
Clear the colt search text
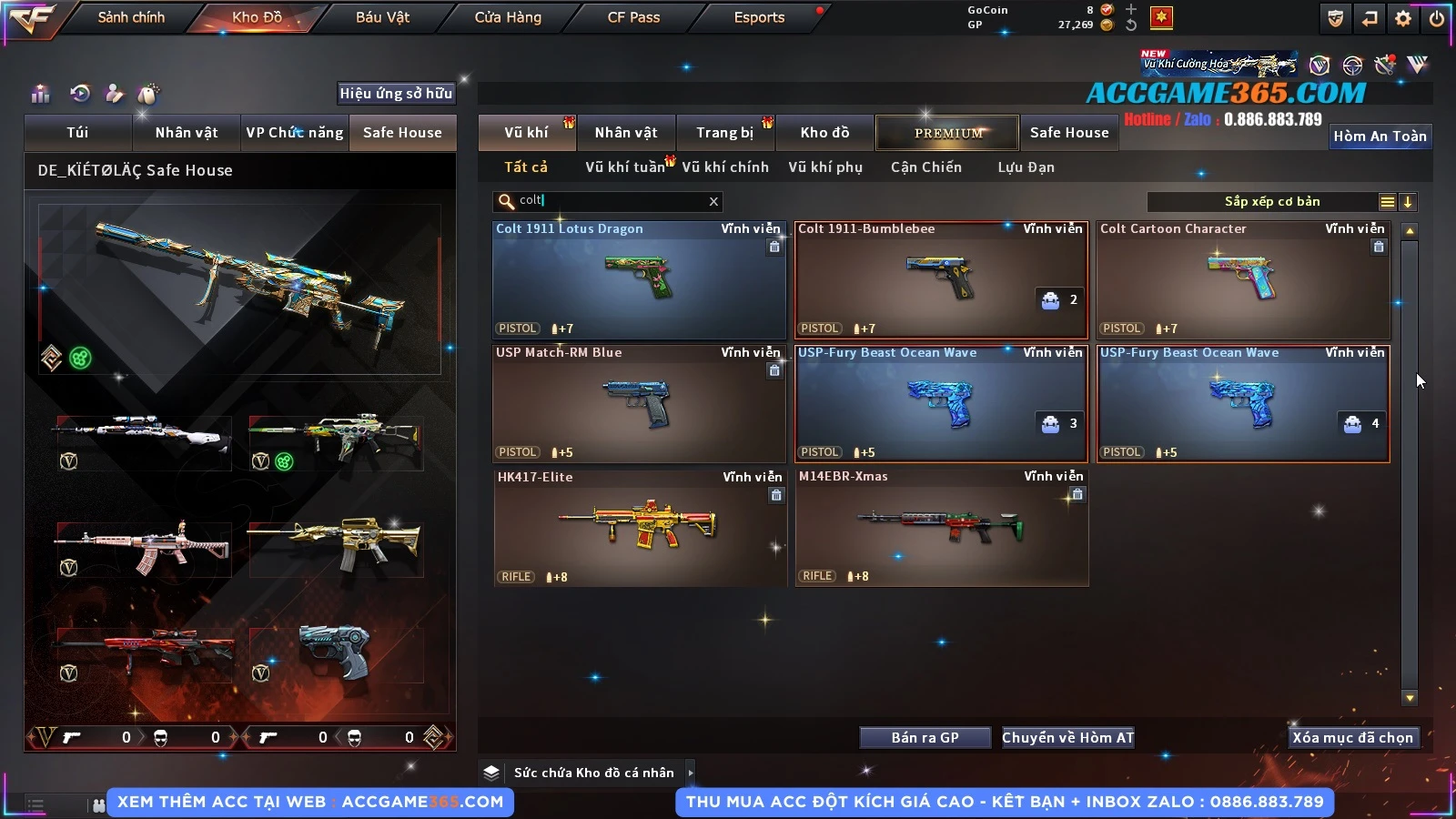[x=713, y=201]
